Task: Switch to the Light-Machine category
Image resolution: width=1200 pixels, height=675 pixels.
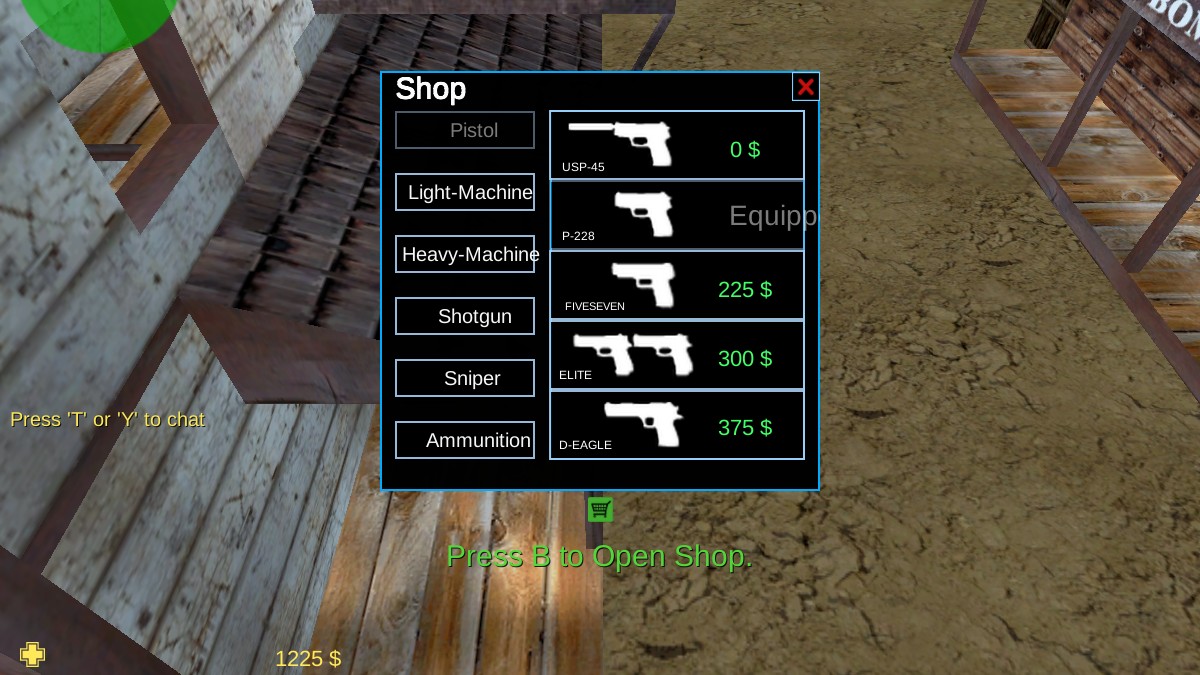Action: click(x=465, y=192)
